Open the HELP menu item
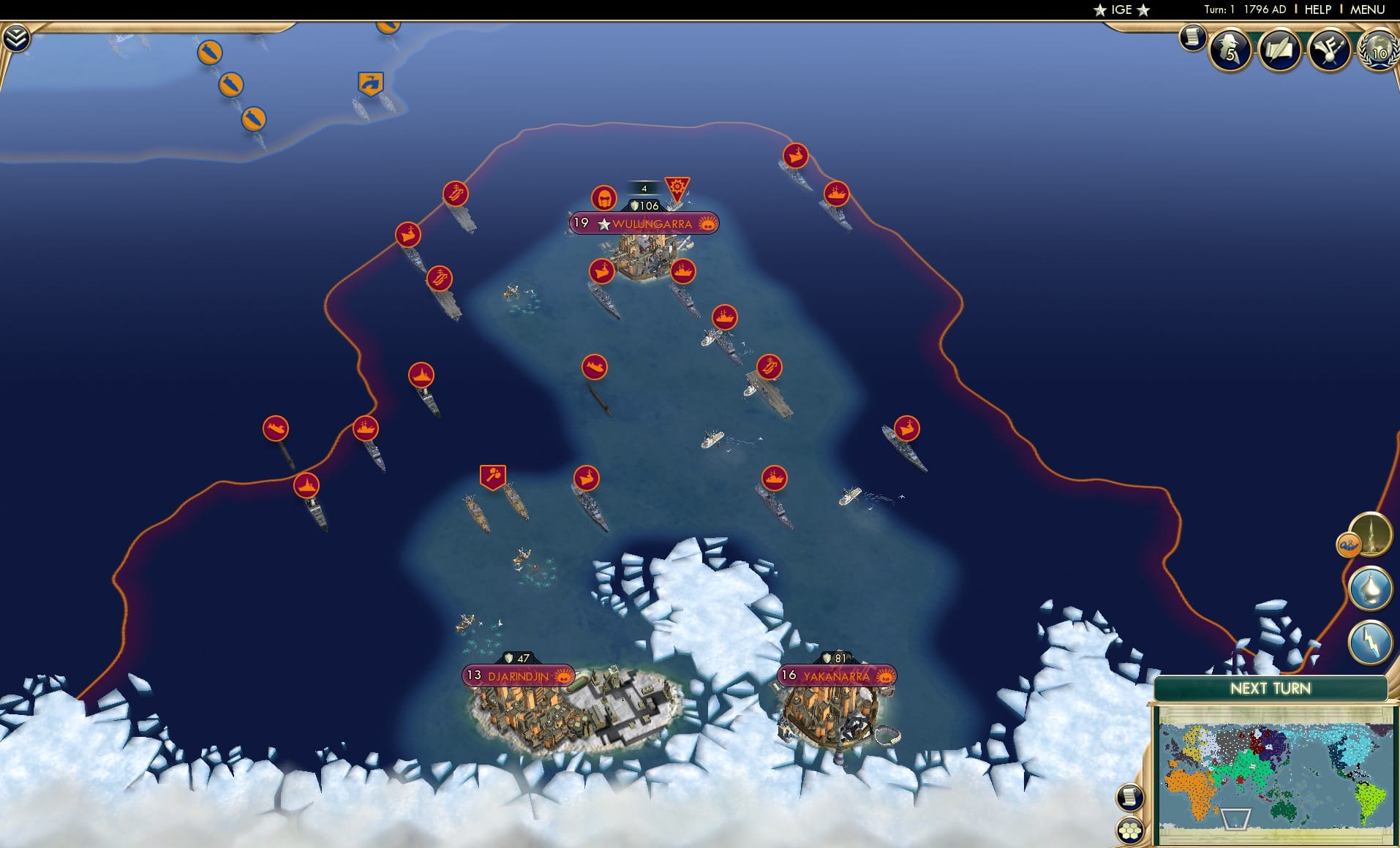 pos(1318,10)
